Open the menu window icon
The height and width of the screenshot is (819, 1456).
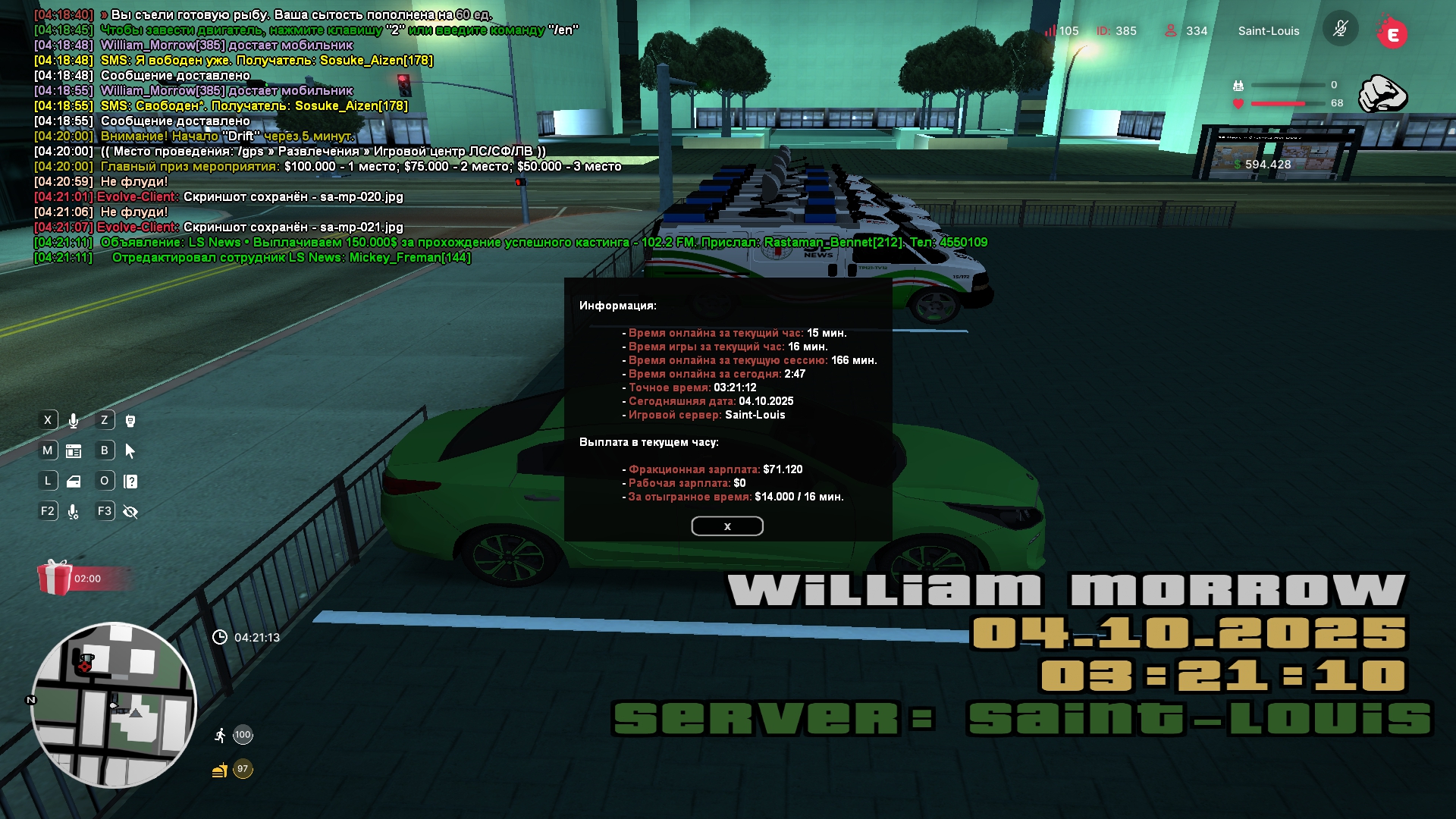point(74,451)
